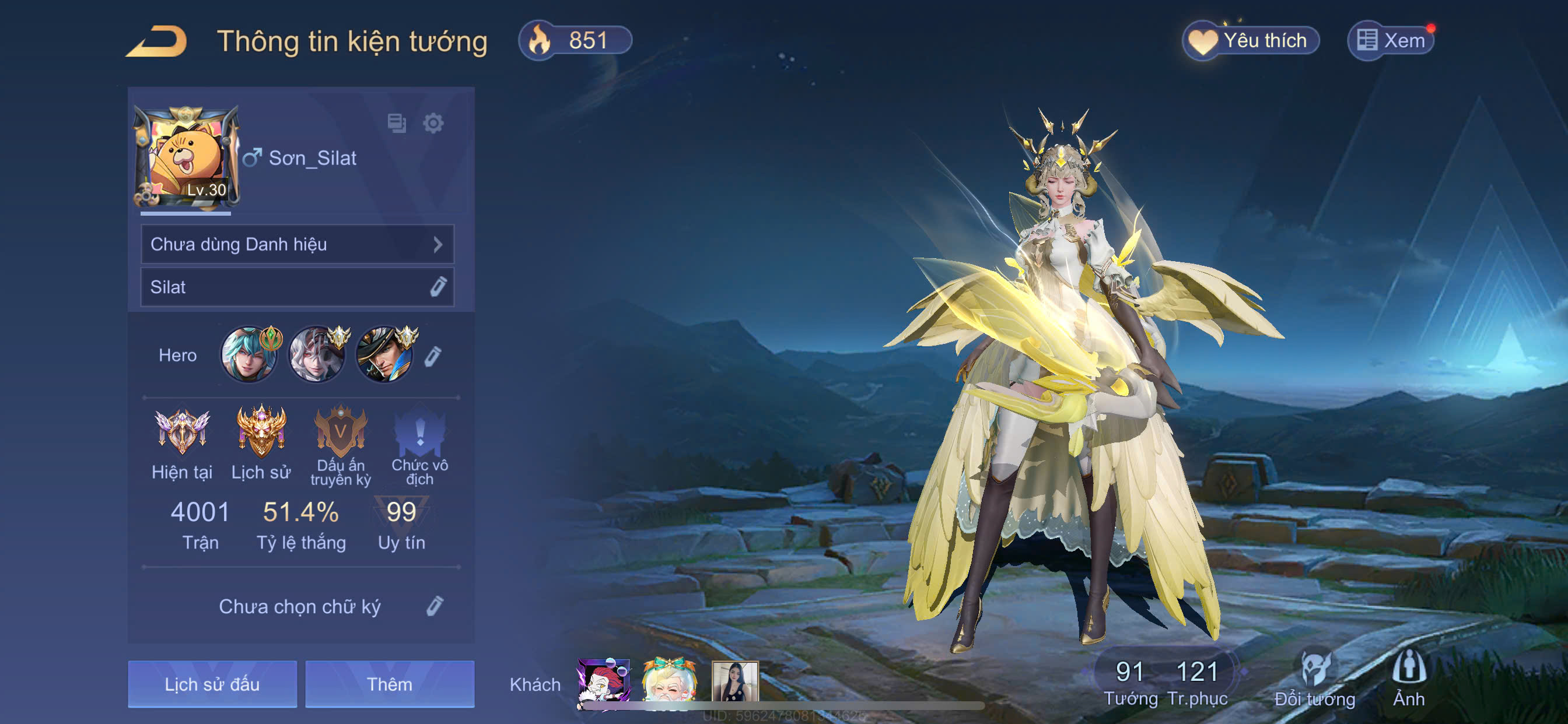The image size is (1568, 724).
Task: Select the girl photo visitor avatar
Action: click(x=734, y=683)
